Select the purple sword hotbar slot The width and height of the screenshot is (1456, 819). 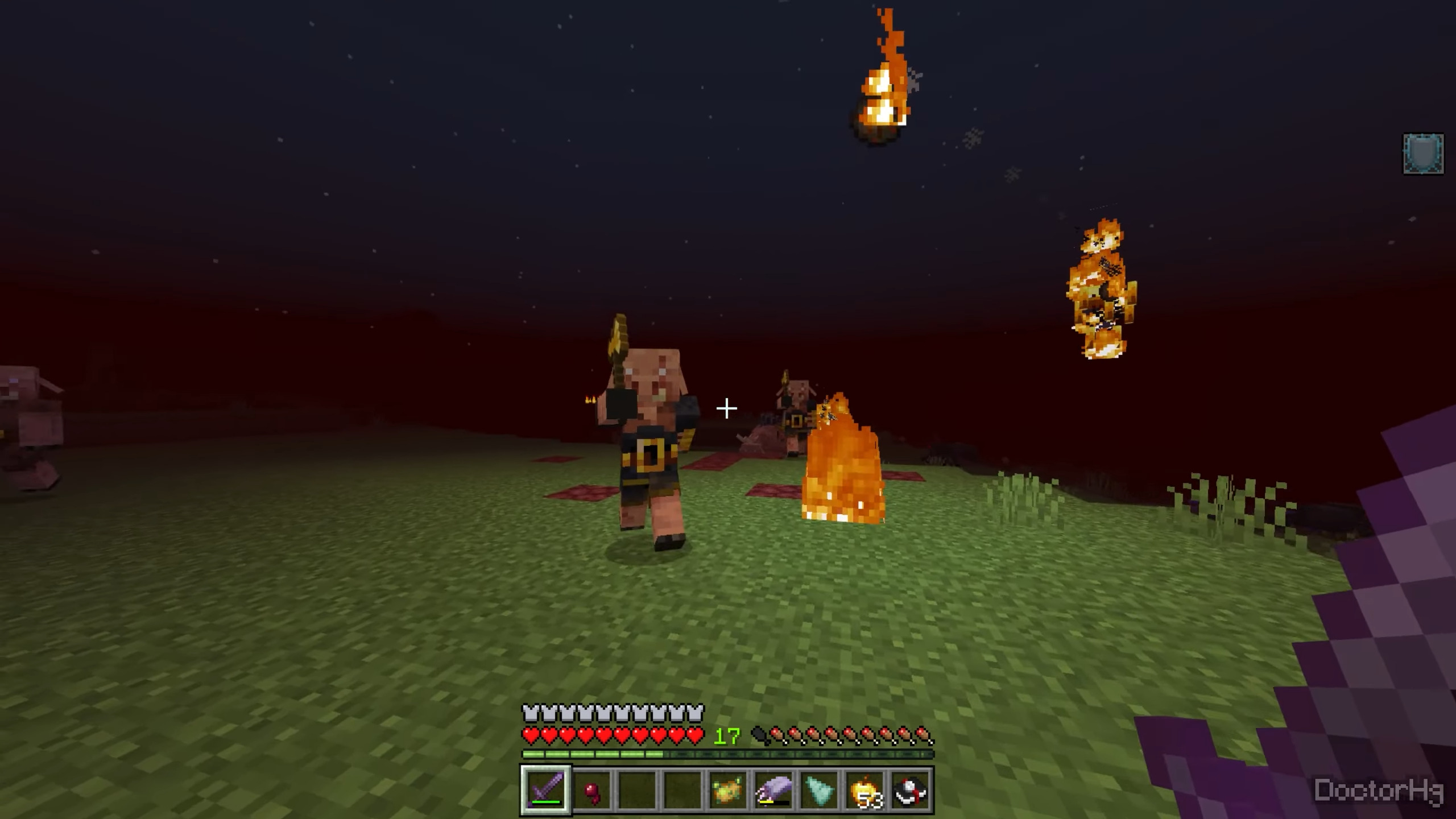[x=546, y=790]
